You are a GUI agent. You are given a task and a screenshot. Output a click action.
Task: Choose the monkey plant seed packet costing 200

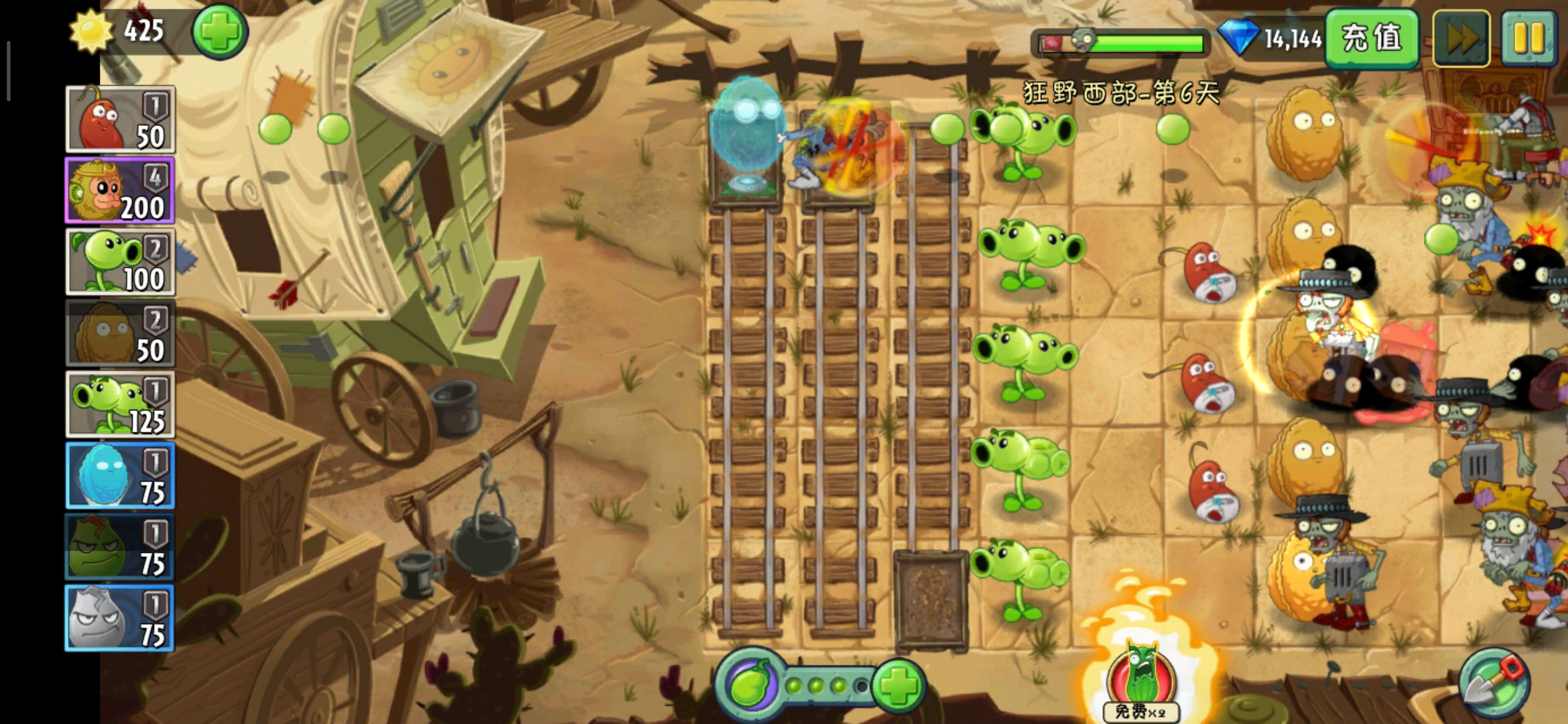pyautogui.click(x=120, y=190)
